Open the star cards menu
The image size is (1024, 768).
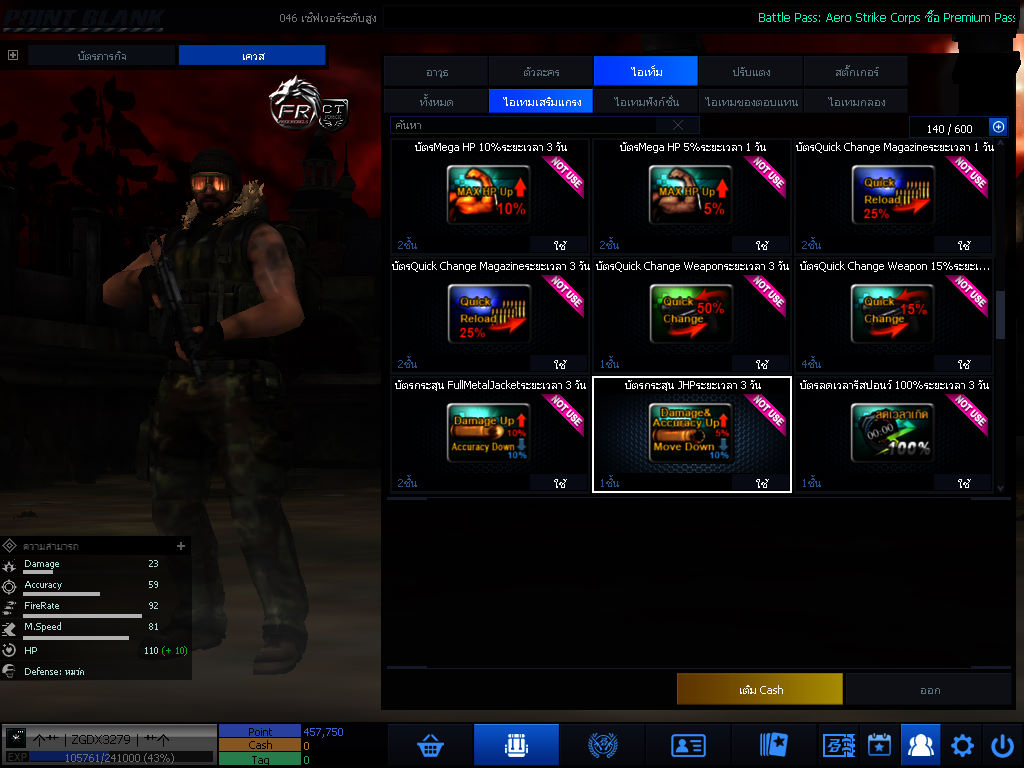773,745
